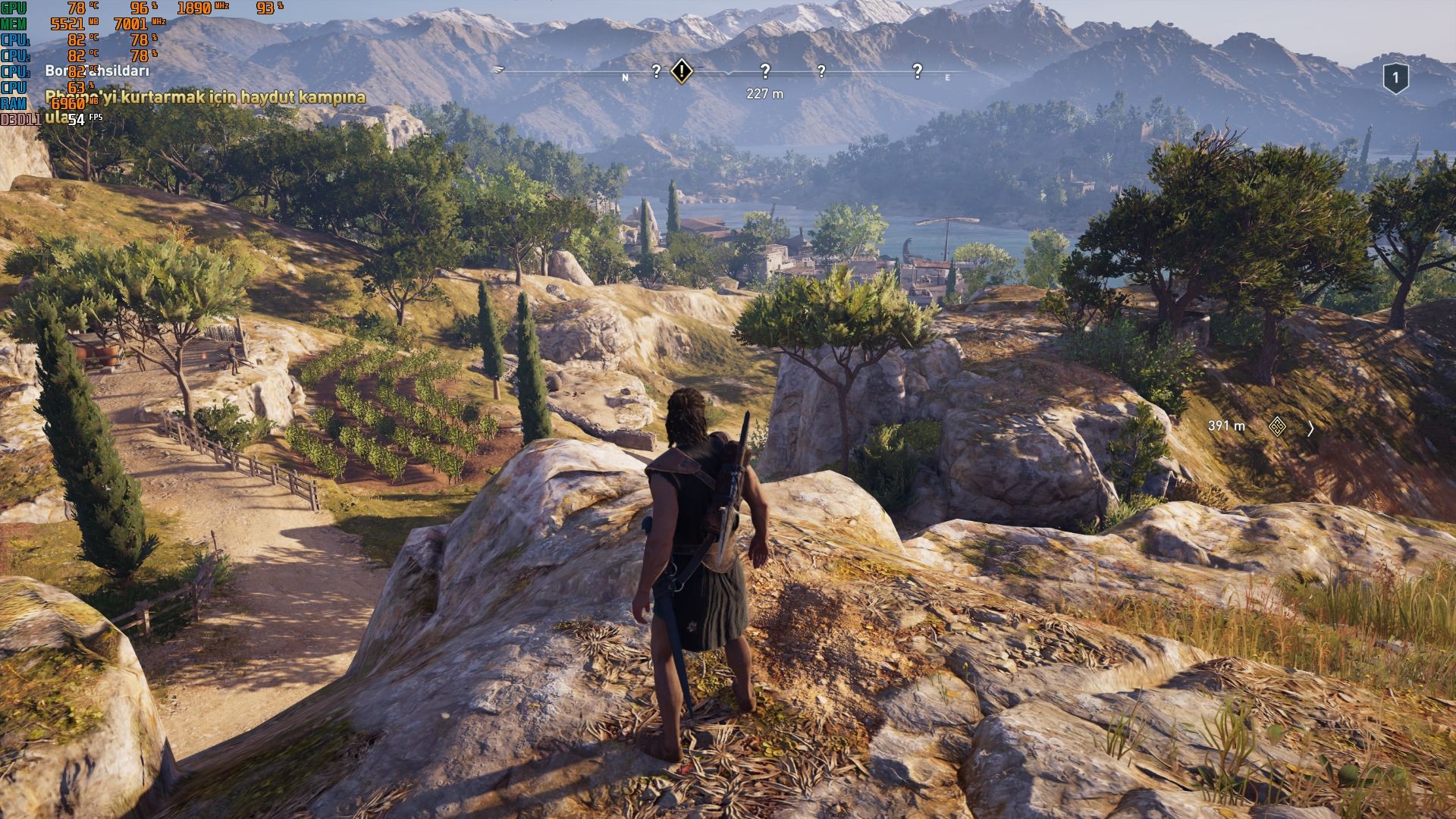Click the exclamation quest marker on the compass
Image resolution: width=1456 pixels, height=819 pixels.
coord(682,71)
